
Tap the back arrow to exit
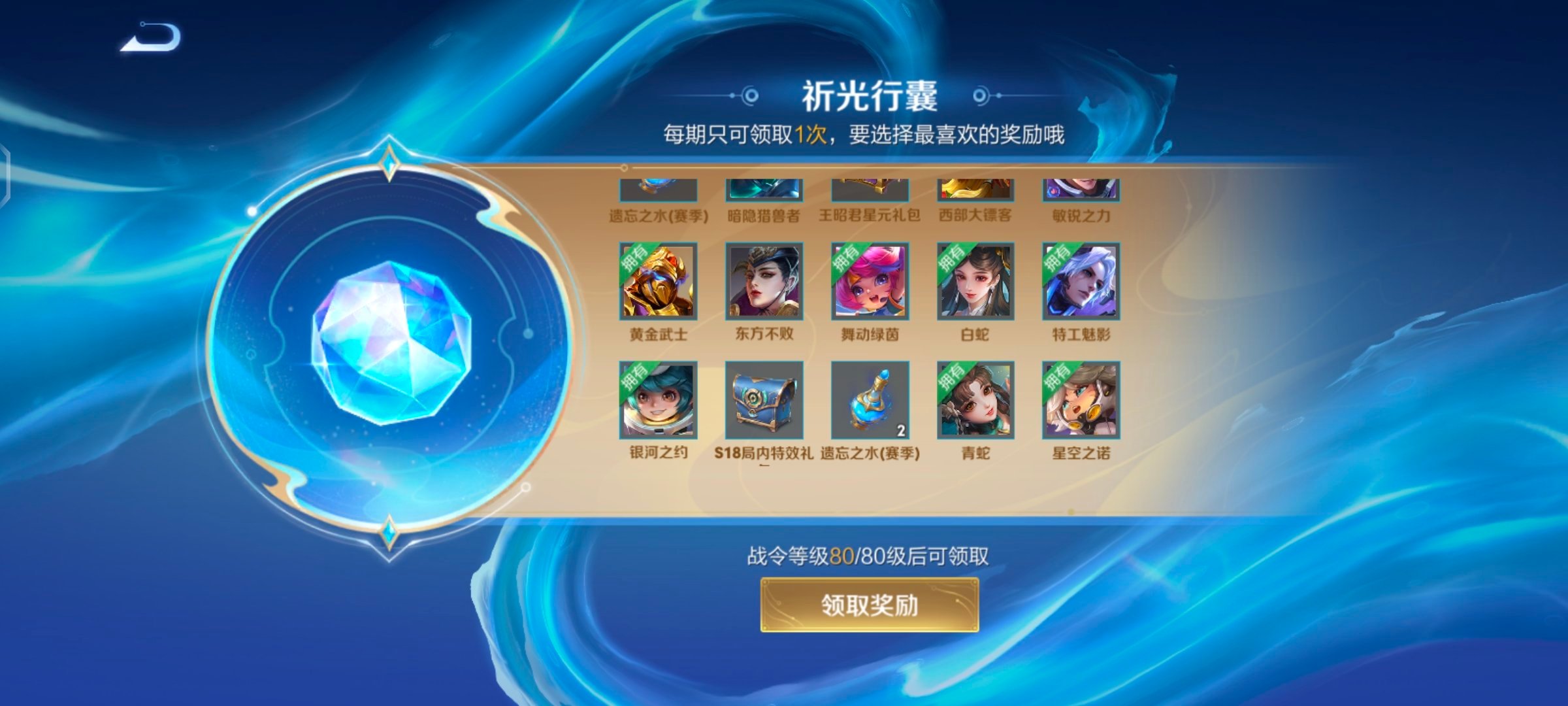148,39
